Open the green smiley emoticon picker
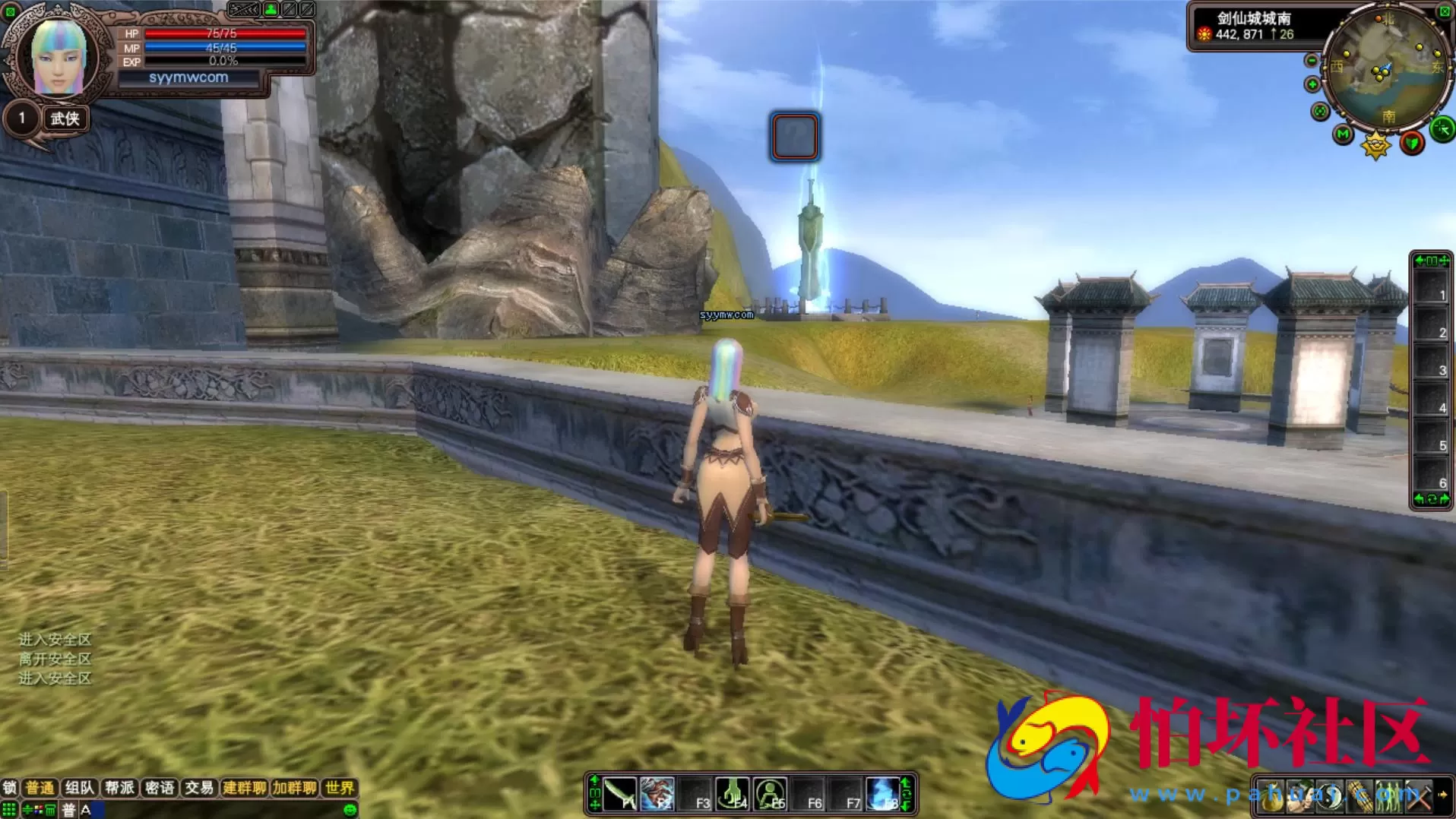 350,810
